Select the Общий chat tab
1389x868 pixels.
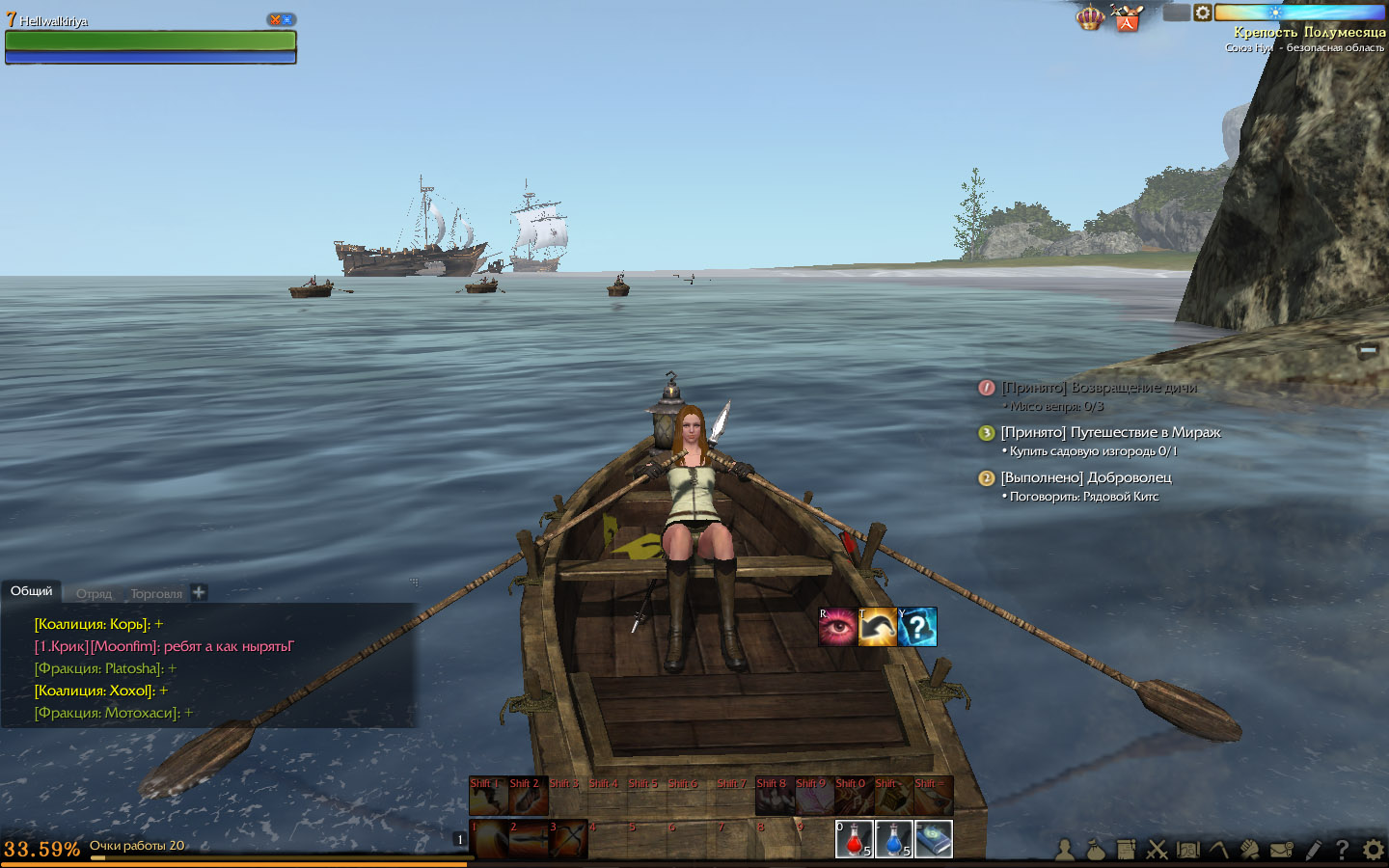31,591
